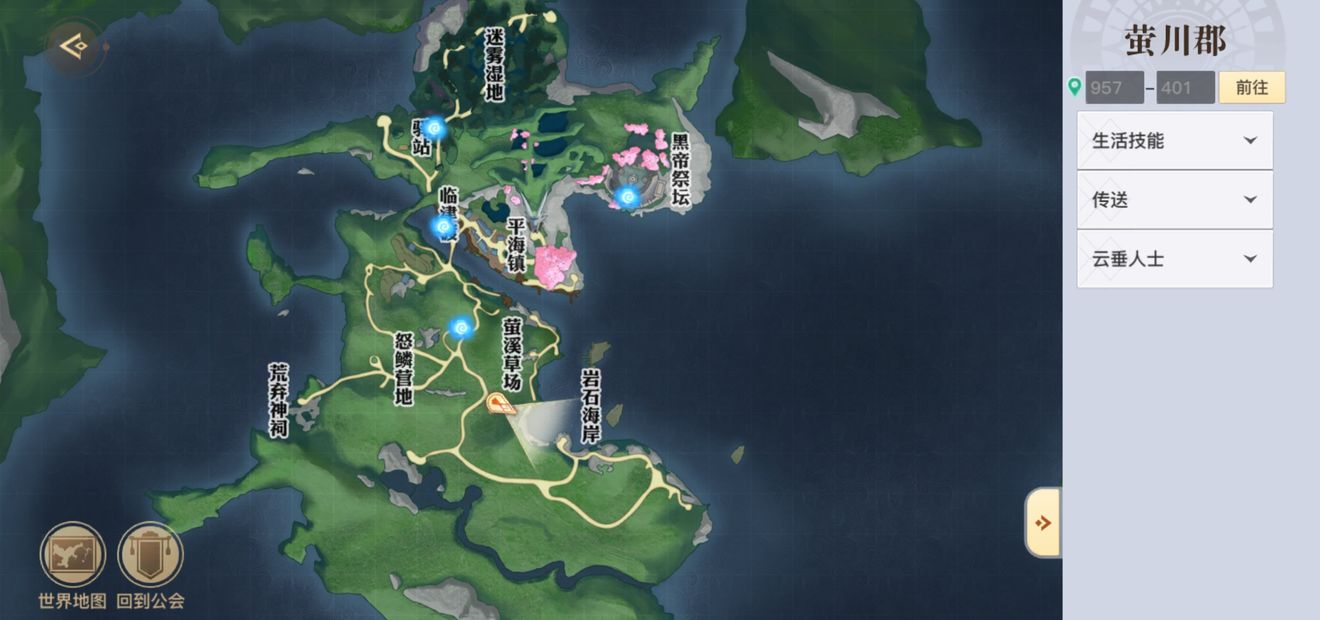Select the teleport waypoint near 怒鳞营地

[x=460, y=327]
